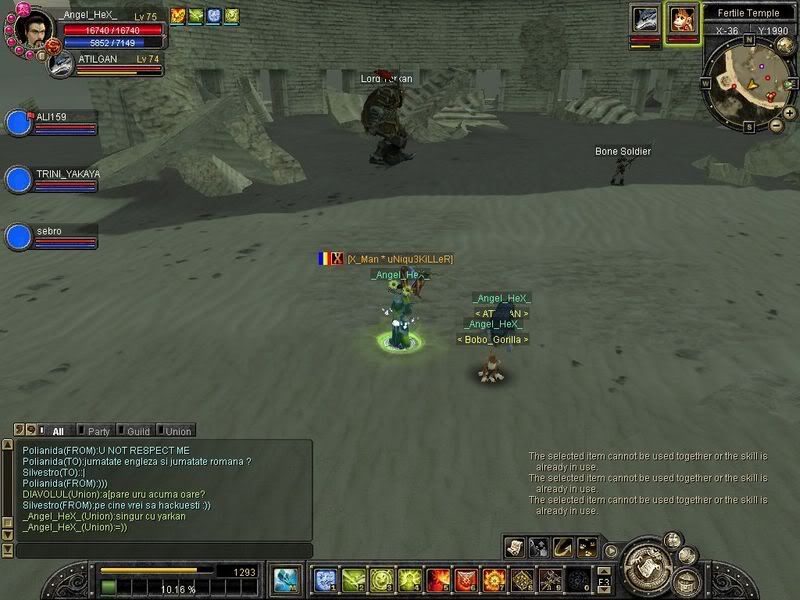800x600 pixels.
Task: Open the scroll icon above the hotbar
Action: pos(515,547)
